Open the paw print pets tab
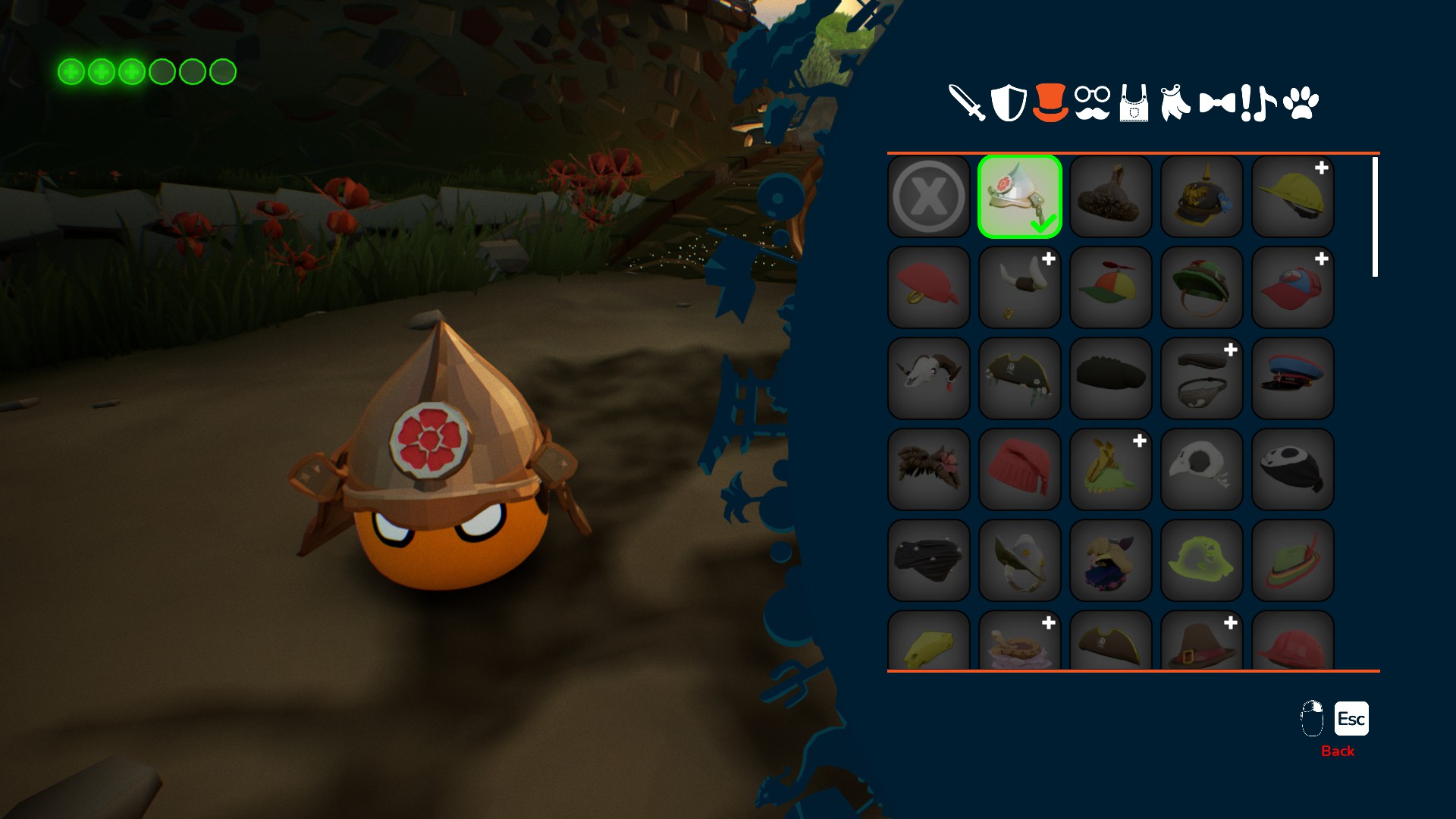 1301,102
